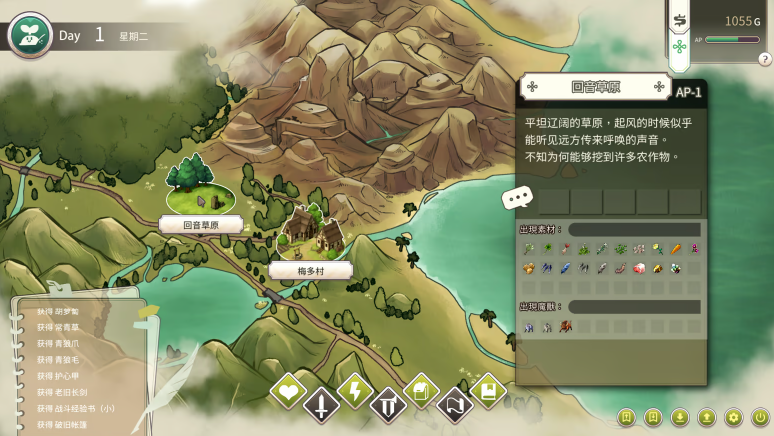Select the green clover tab
The width and height of the screenshot is (774, 436).
680,47
